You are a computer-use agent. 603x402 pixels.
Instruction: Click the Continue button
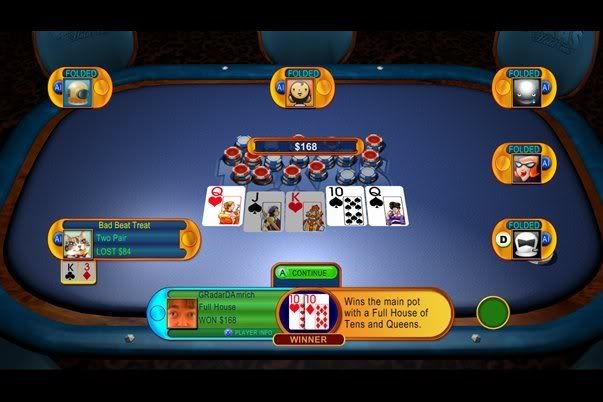click(306, 272)
